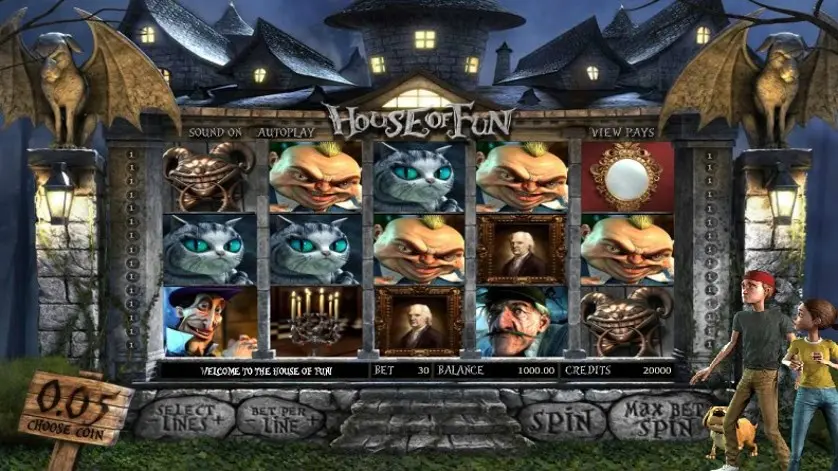The width and height of the screenshot is (838, 471).
Task: Start Autoplay mode
Action: [x=286, y=132]
